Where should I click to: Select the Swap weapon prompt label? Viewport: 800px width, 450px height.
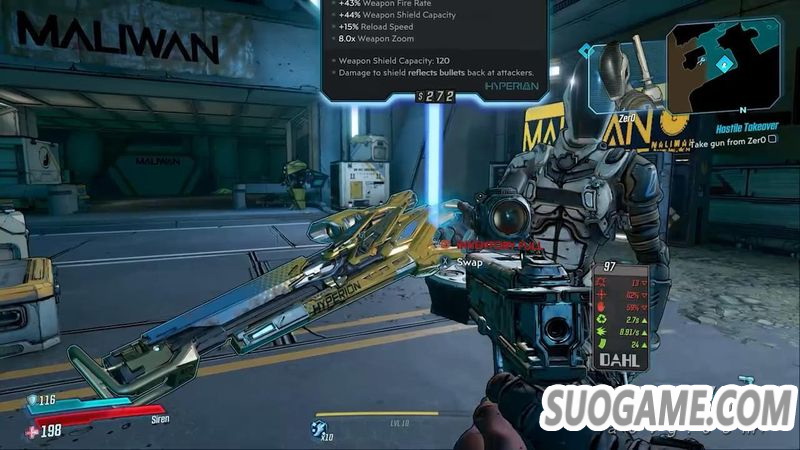tap(469, 262)
